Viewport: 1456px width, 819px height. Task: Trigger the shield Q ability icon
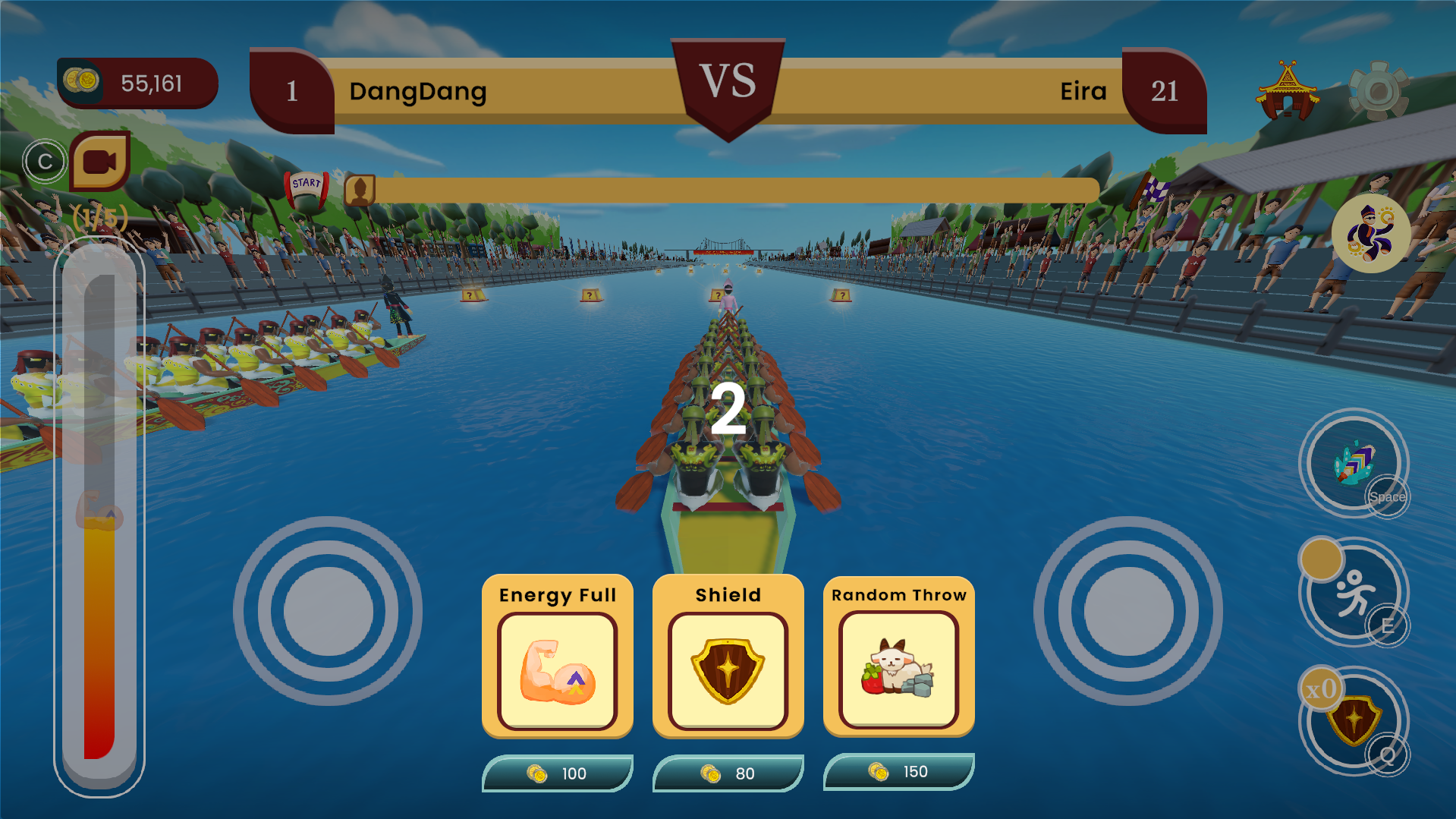tap(1354, 720)
